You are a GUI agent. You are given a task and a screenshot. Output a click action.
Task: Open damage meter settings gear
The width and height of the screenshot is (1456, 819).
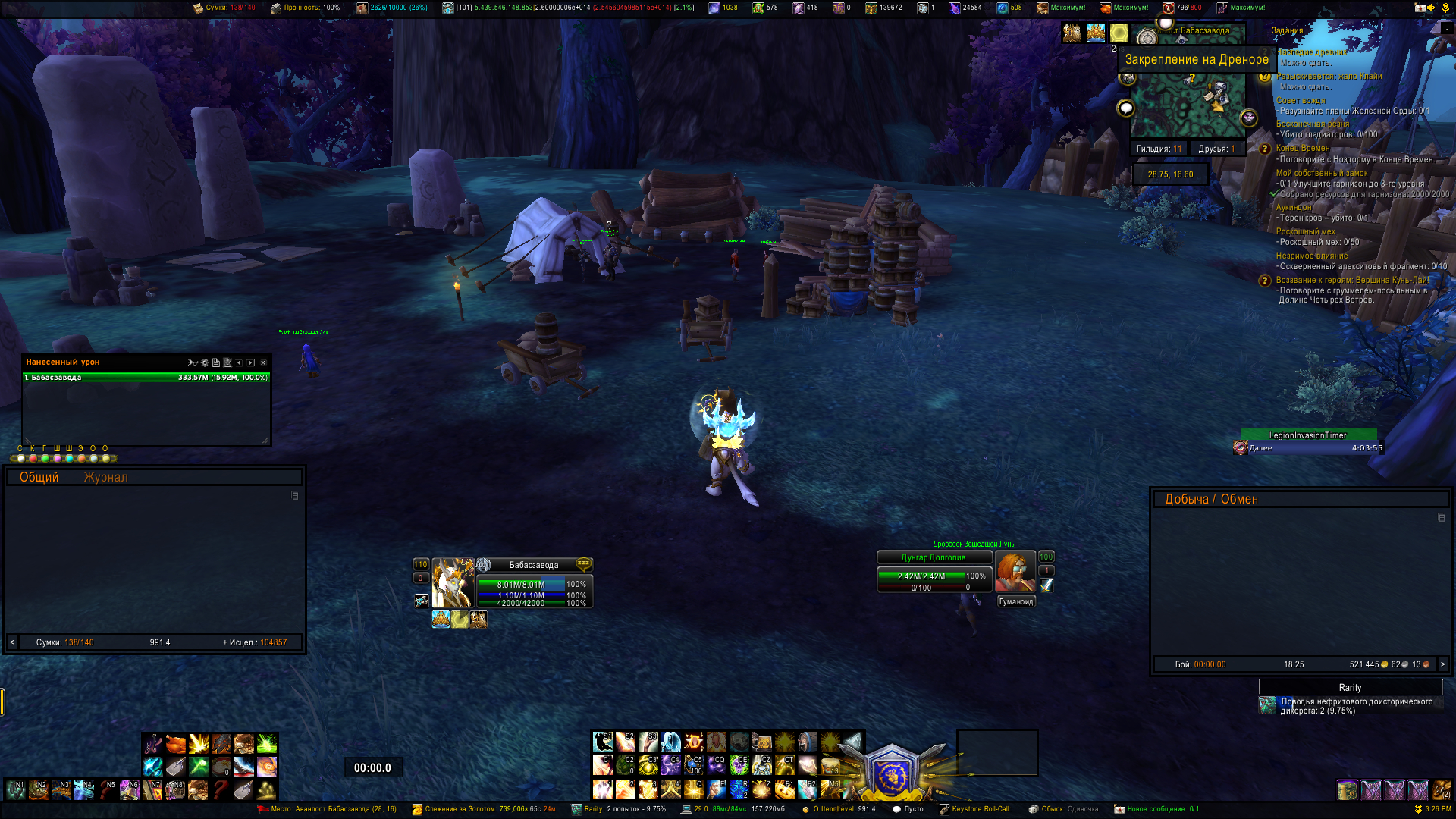coord(204,362)
